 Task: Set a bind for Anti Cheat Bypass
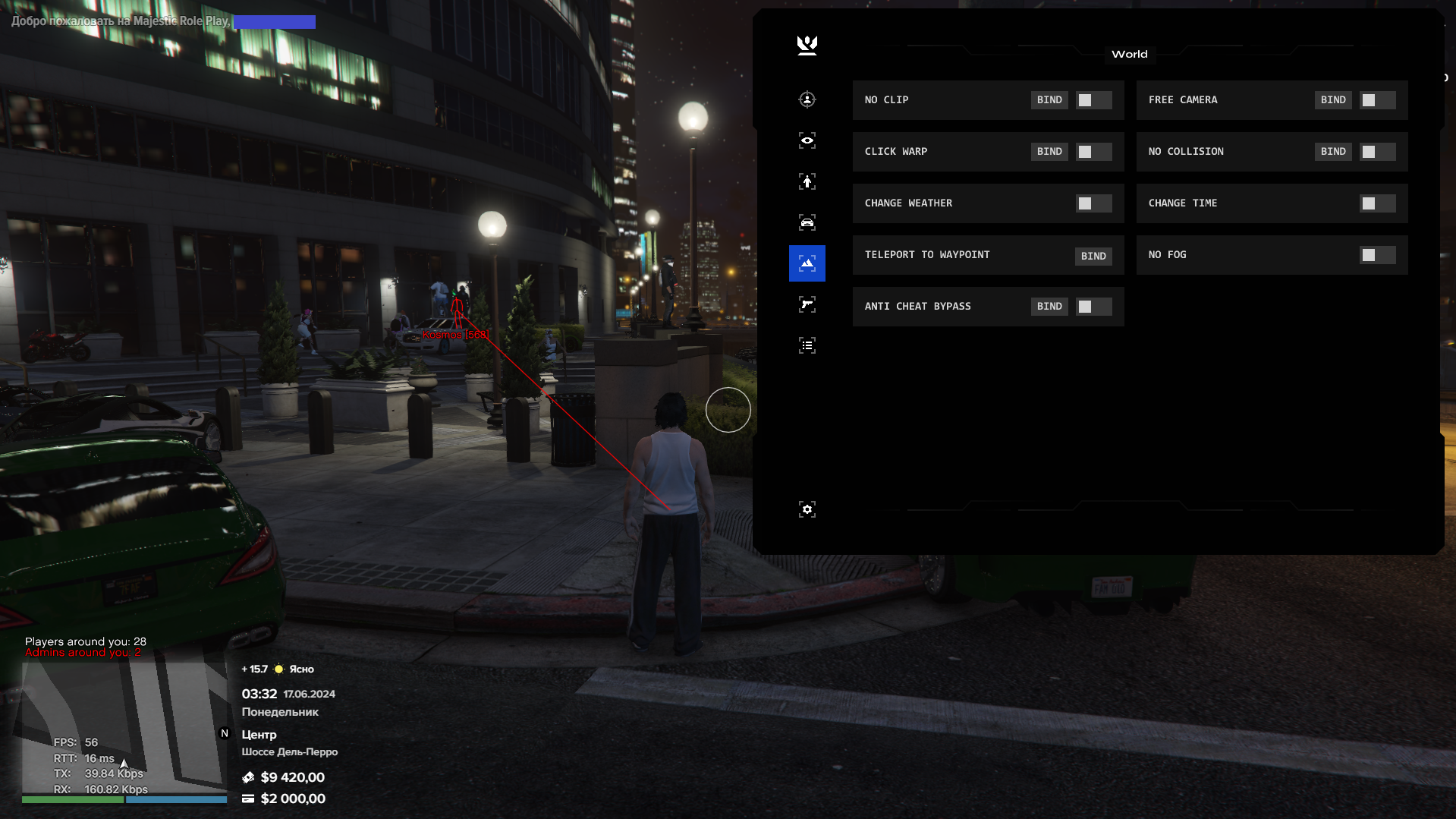[x=1049, y=307]
